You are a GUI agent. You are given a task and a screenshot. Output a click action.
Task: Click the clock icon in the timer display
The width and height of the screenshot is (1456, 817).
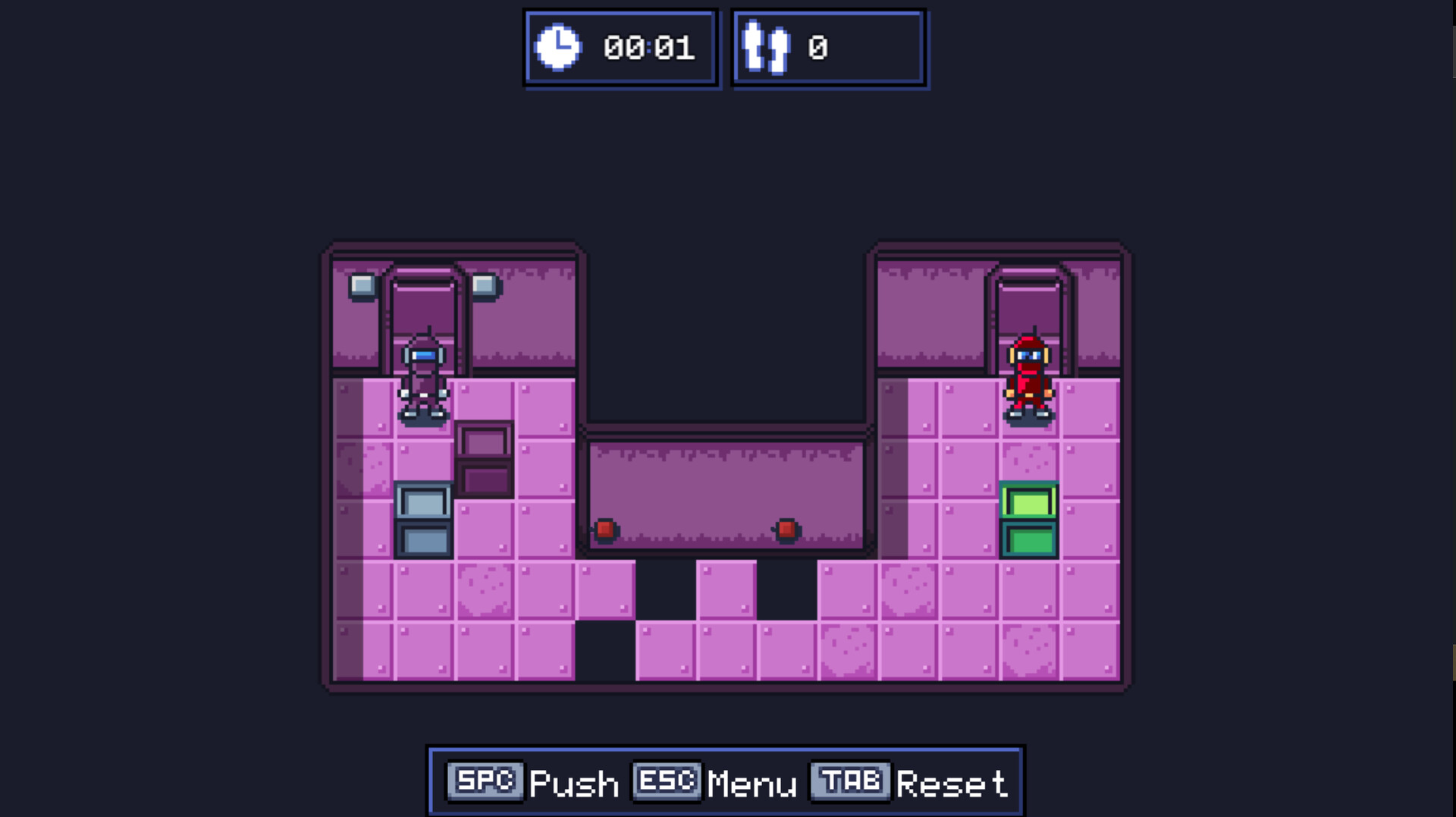(560, 47)
